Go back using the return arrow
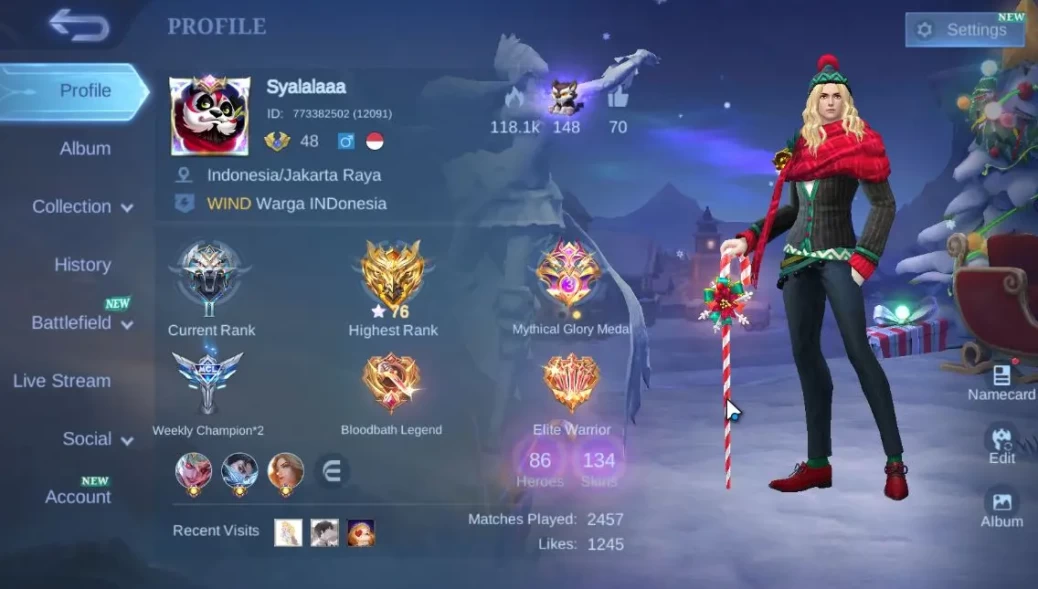 (x=79, y=26)
